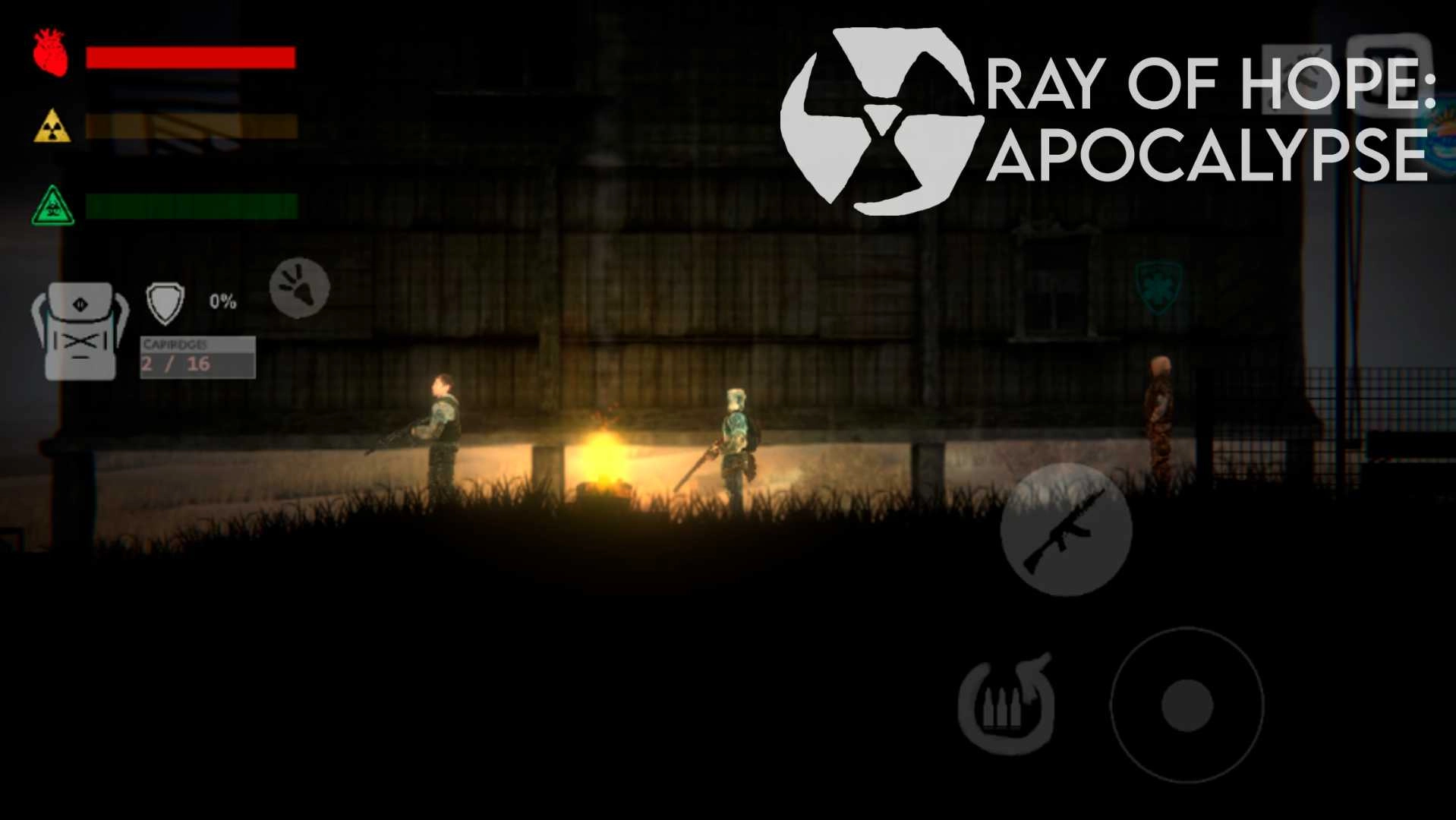Toggle the armor percentage display

(x=222, y=301)
